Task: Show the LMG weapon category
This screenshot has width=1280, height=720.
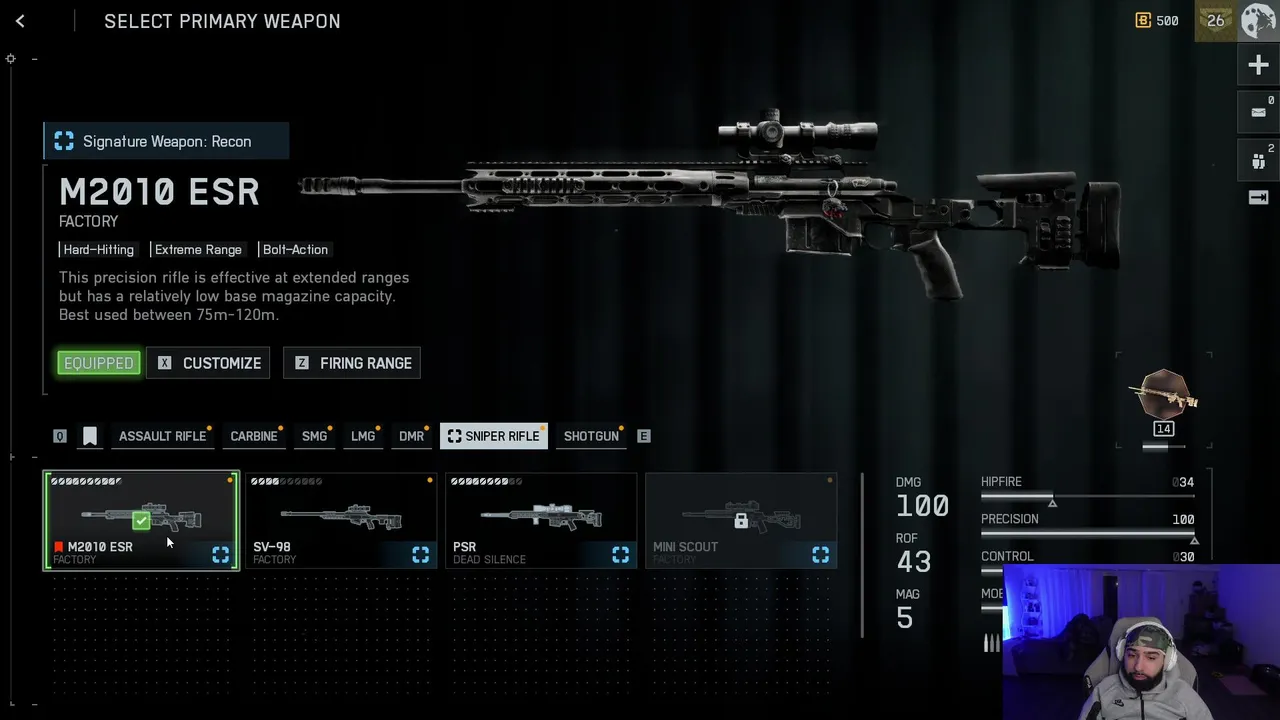Action: point(363,436)
